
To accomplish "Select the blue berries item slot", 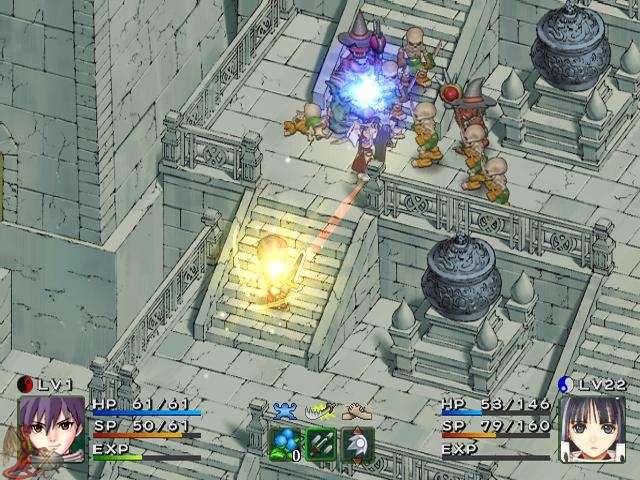I will pos(286,443).
